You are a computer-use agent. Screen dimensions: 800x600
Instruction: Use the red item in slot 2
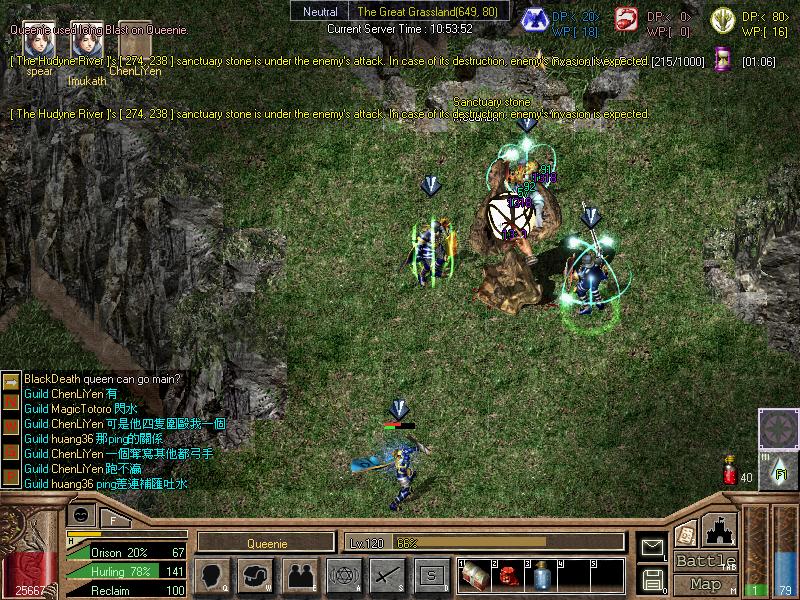coord(506,577)
